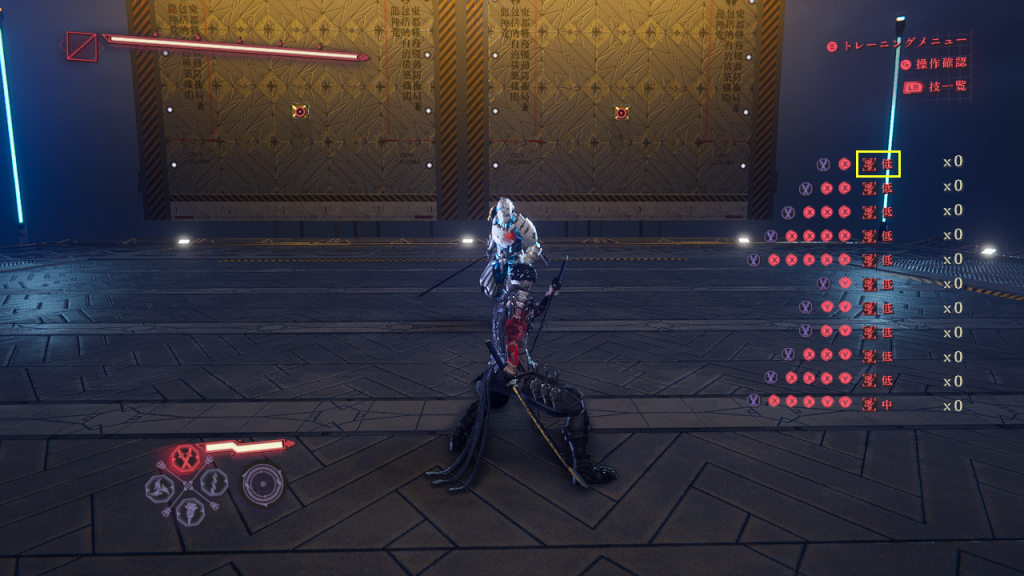Switch to the three-blade shuriken weapon icon
This screenshot has width=1024, height=576.
pyautogui.click(x=159, y=486)
